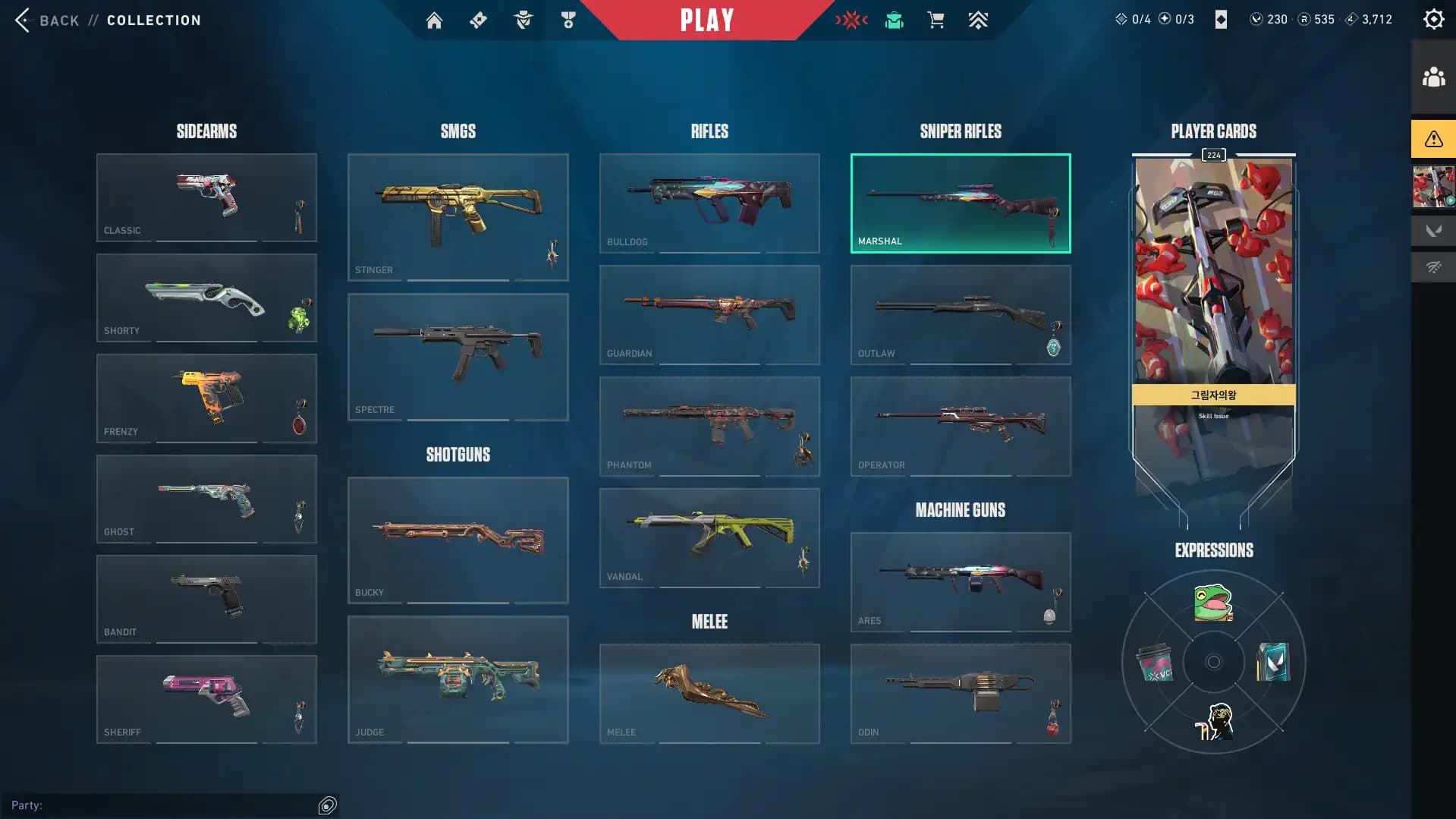Open the Premier ranks icon
This screenshot has height=819, width=1456.
coord(978,20)
